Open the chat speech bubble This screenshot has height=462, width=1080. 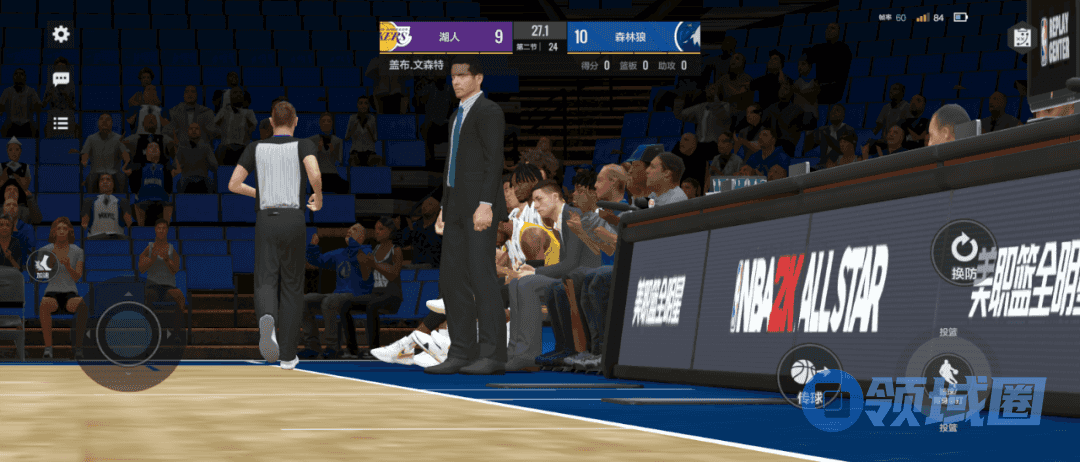[x=61, y=79]
